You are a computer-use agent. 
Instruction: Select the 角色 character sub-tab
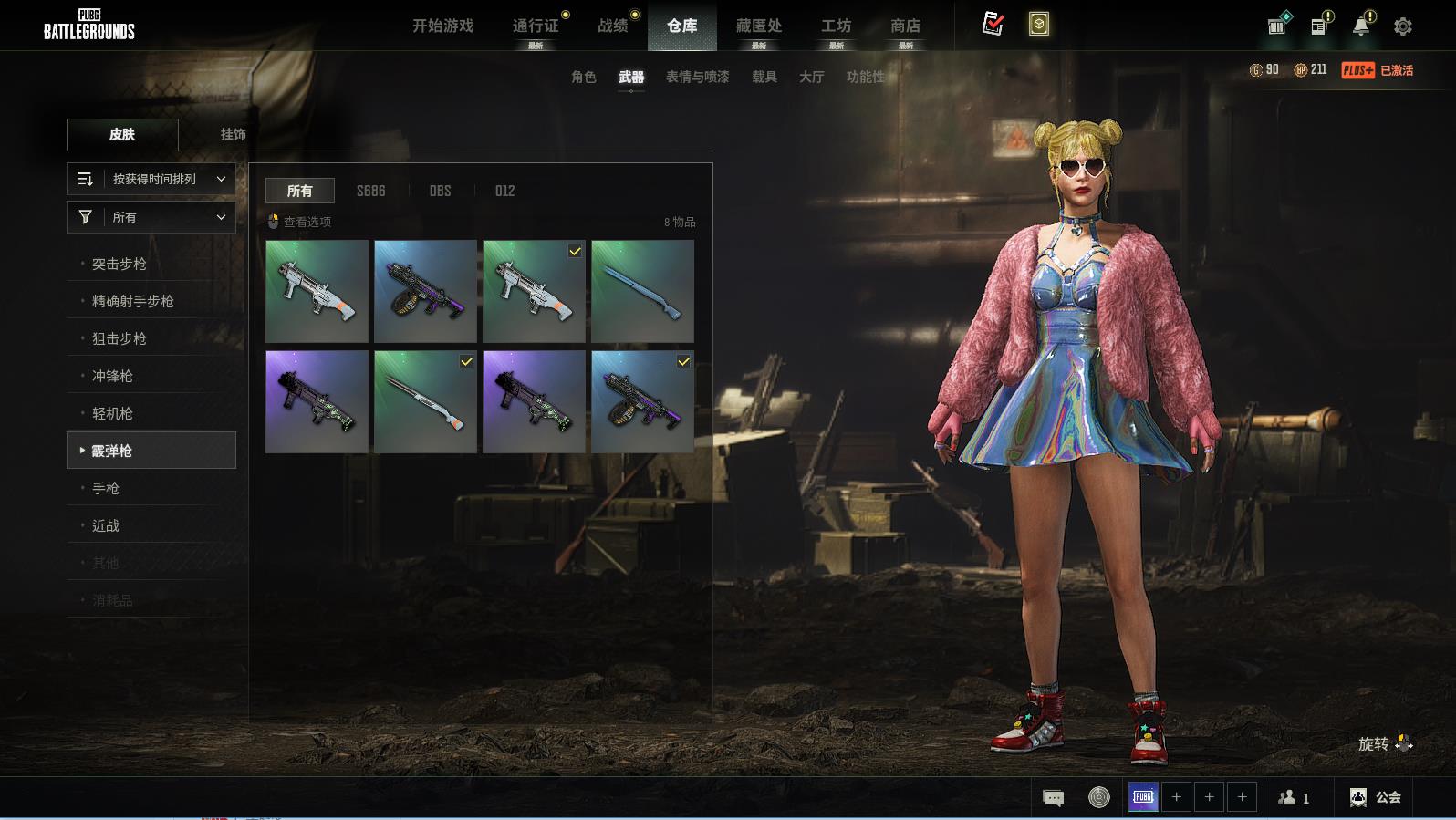click(583, 77)
